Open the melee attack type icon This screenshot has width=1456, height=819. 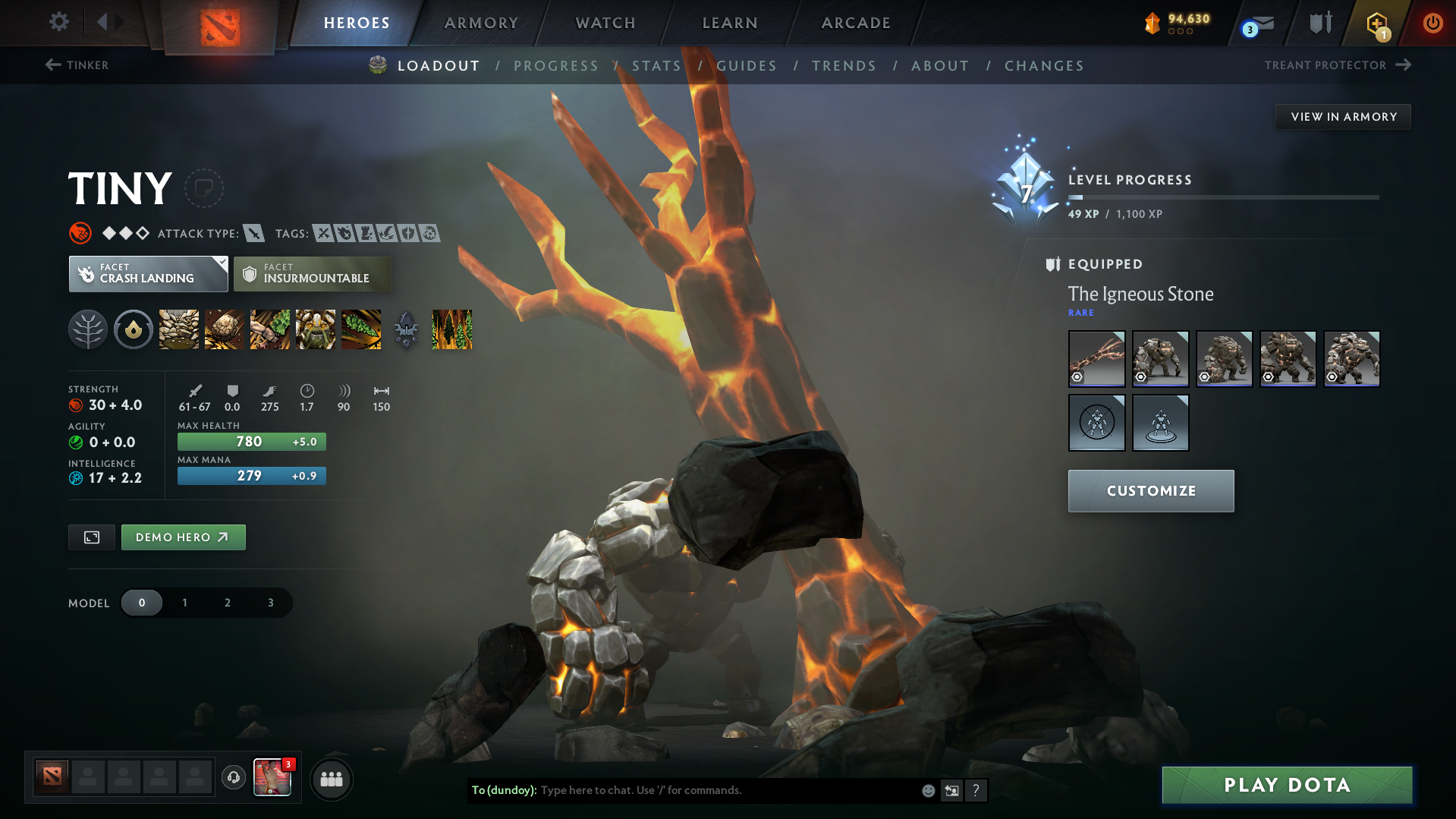[x=253, y=234]
